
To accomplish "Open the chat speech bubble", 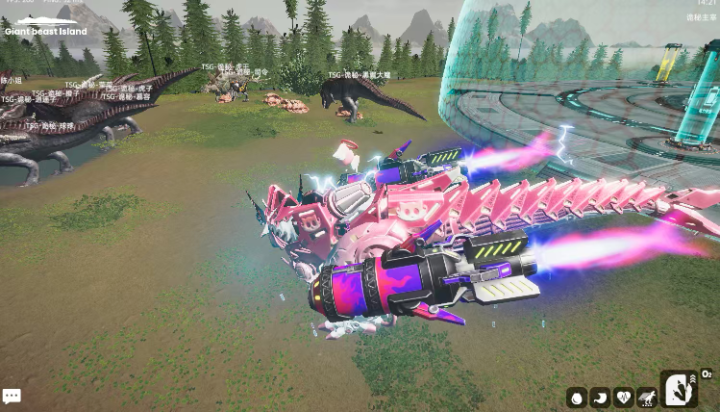I will click(11, 397).
